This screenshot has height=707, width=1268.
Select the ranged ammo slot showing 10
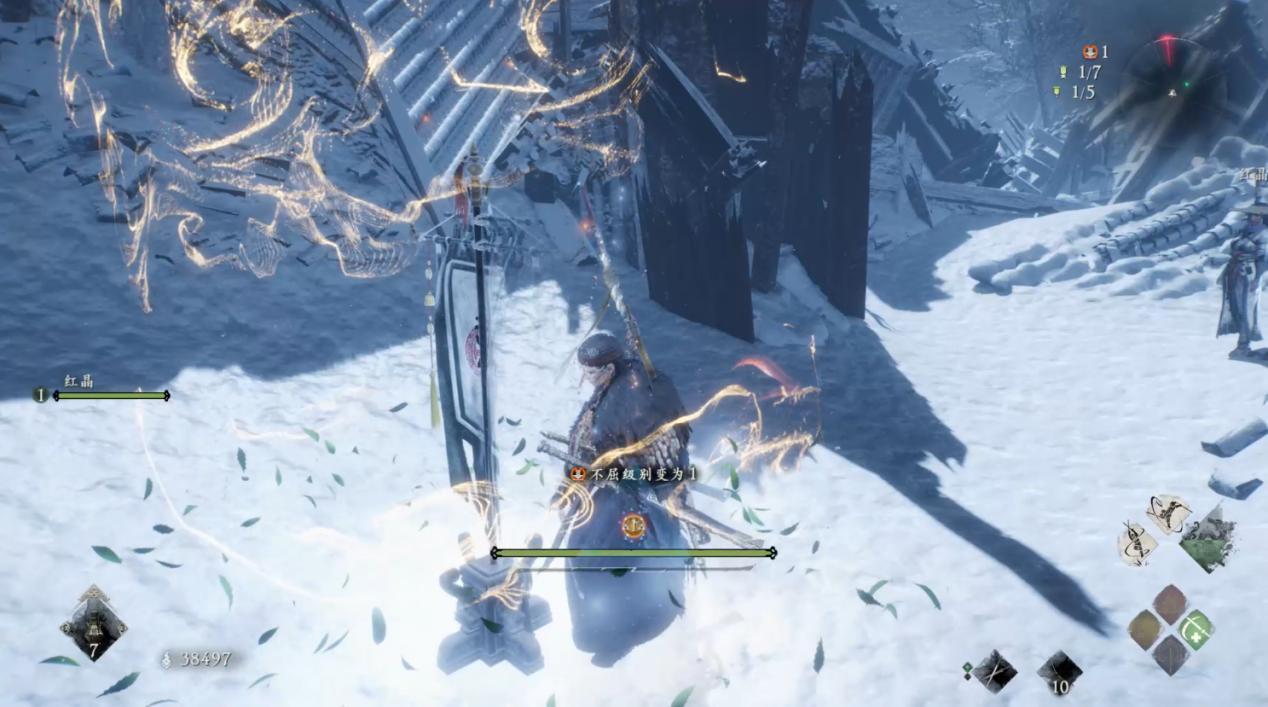(x=1059, y=672)
